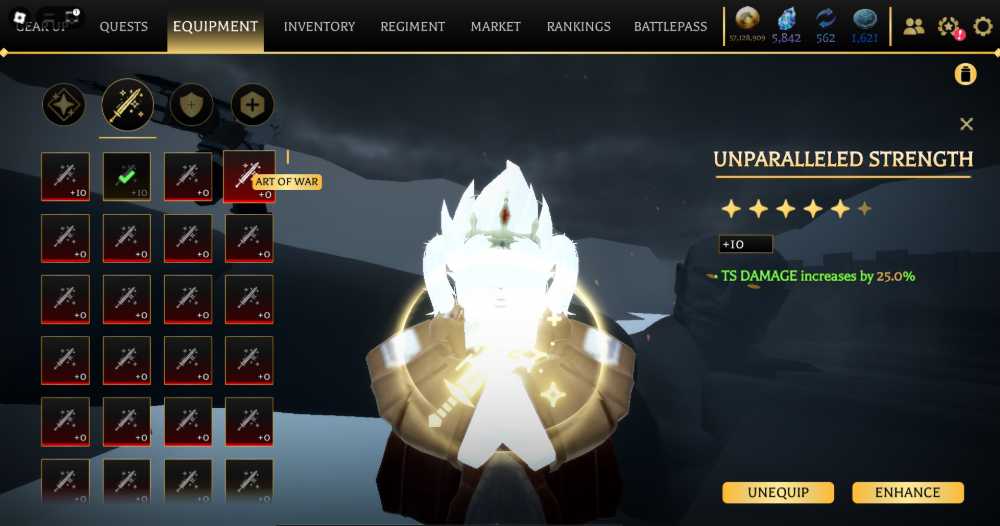The width and height of the screenshot is (1000, 526).
Task: Open the Battlepass tab
Action: pos(670,27)
